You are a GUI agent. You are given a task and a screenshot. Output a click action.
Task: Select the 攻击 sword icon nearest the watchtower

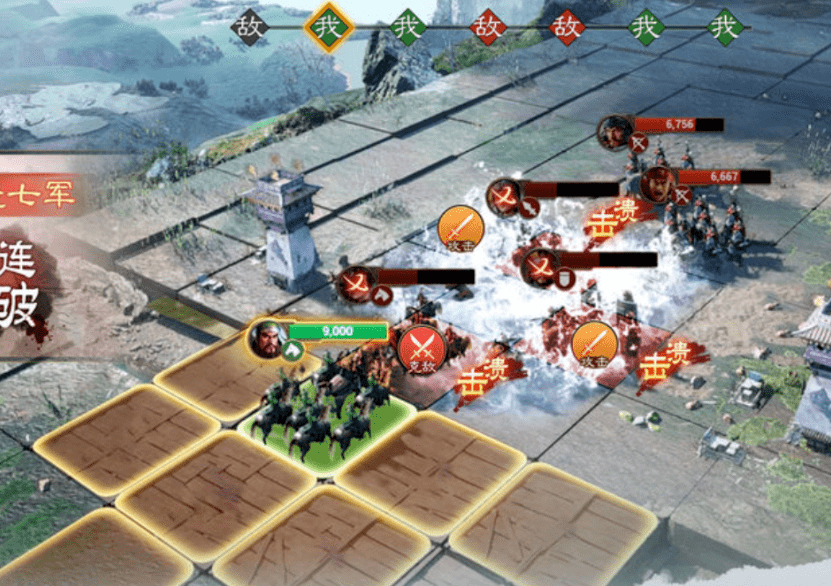461,229
